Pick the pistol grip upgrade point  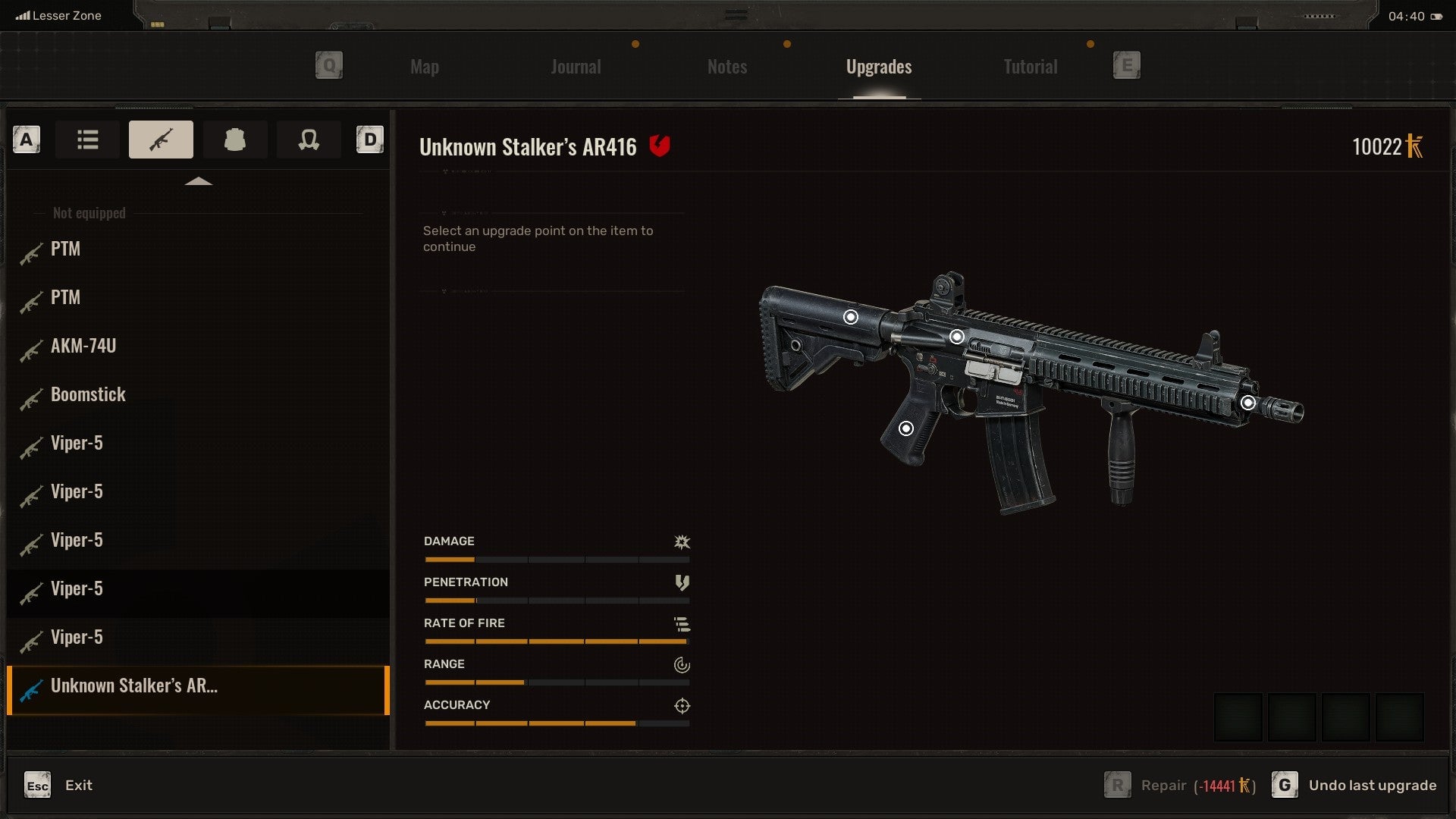905,428
